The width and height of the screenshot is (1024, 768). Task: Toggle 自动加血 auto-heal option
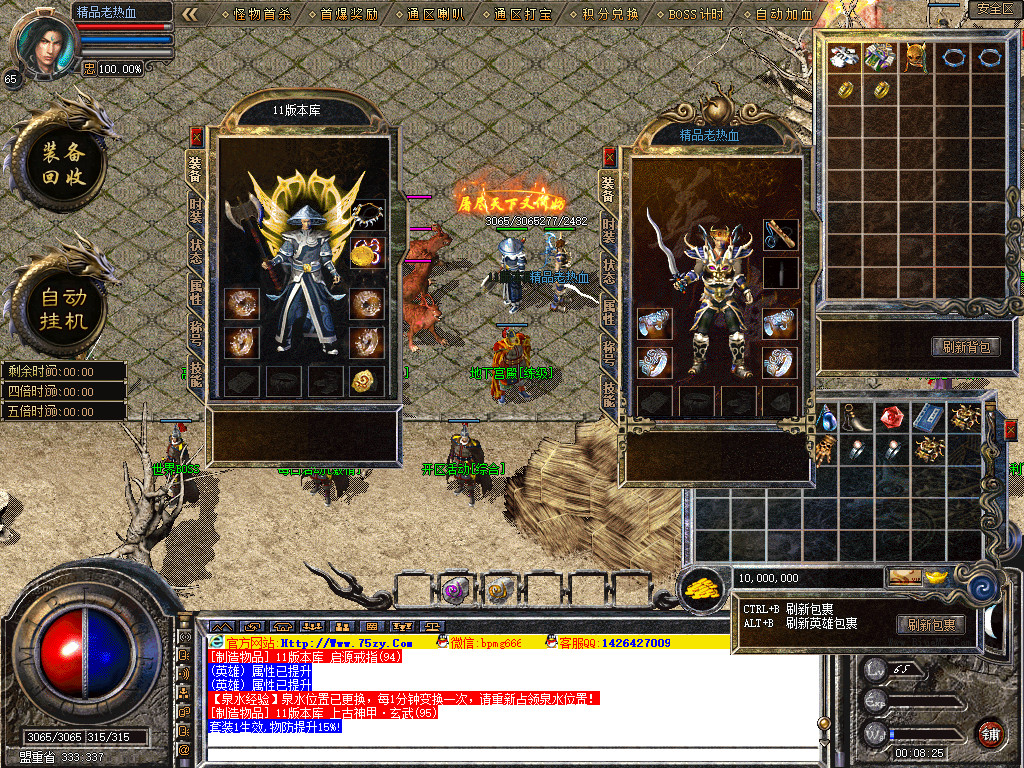784,14
